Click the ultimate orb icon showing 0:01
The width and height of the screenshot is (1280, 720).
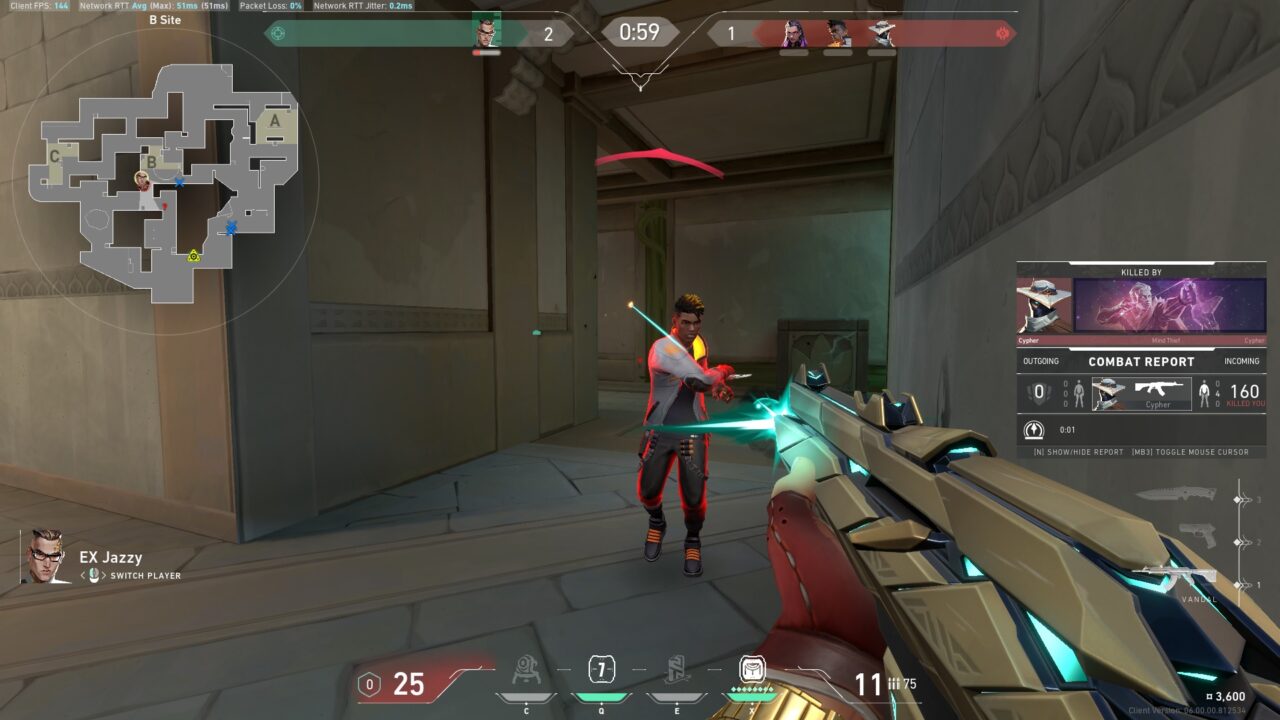1033,430
